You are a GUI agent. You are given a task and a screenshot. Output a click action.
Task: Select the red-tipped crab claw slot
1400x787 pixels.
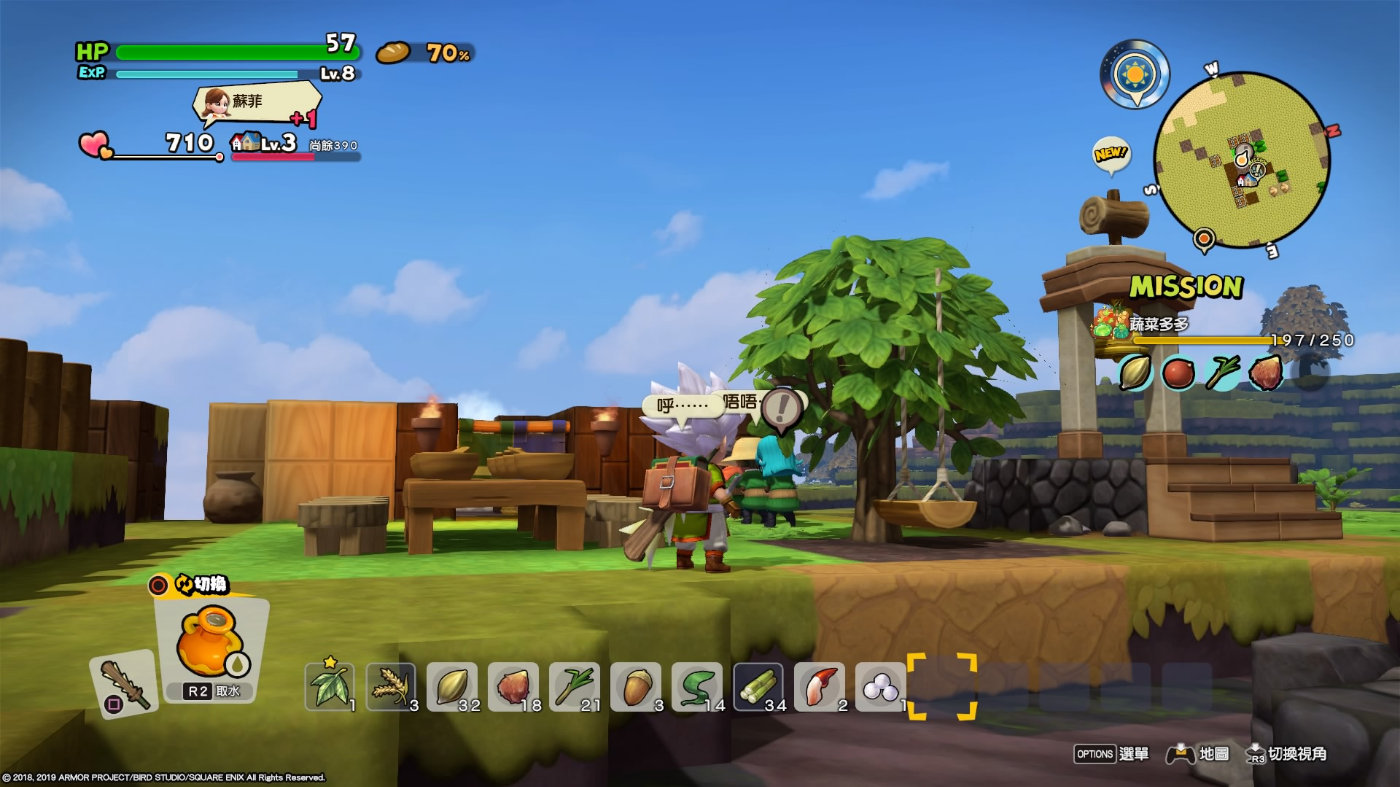click(819, 685)
